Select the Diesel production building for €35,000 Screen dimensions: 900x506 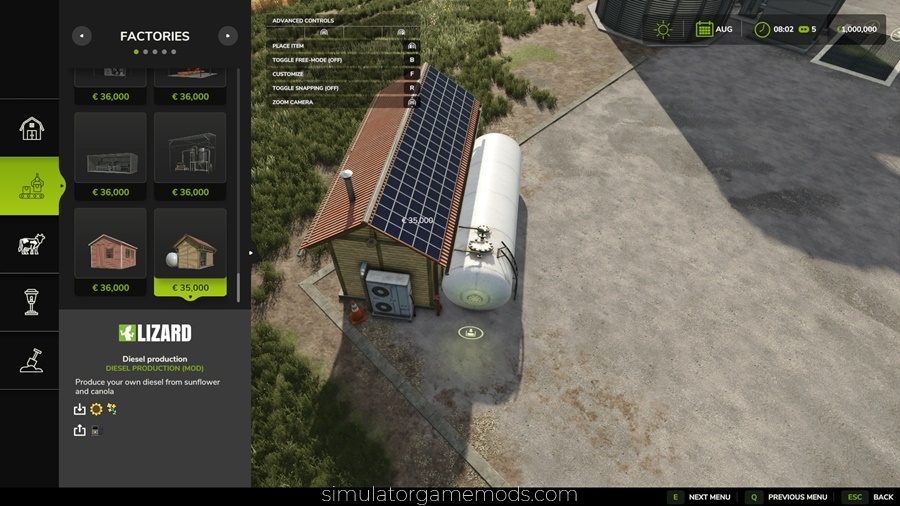[x=190, y=252]
